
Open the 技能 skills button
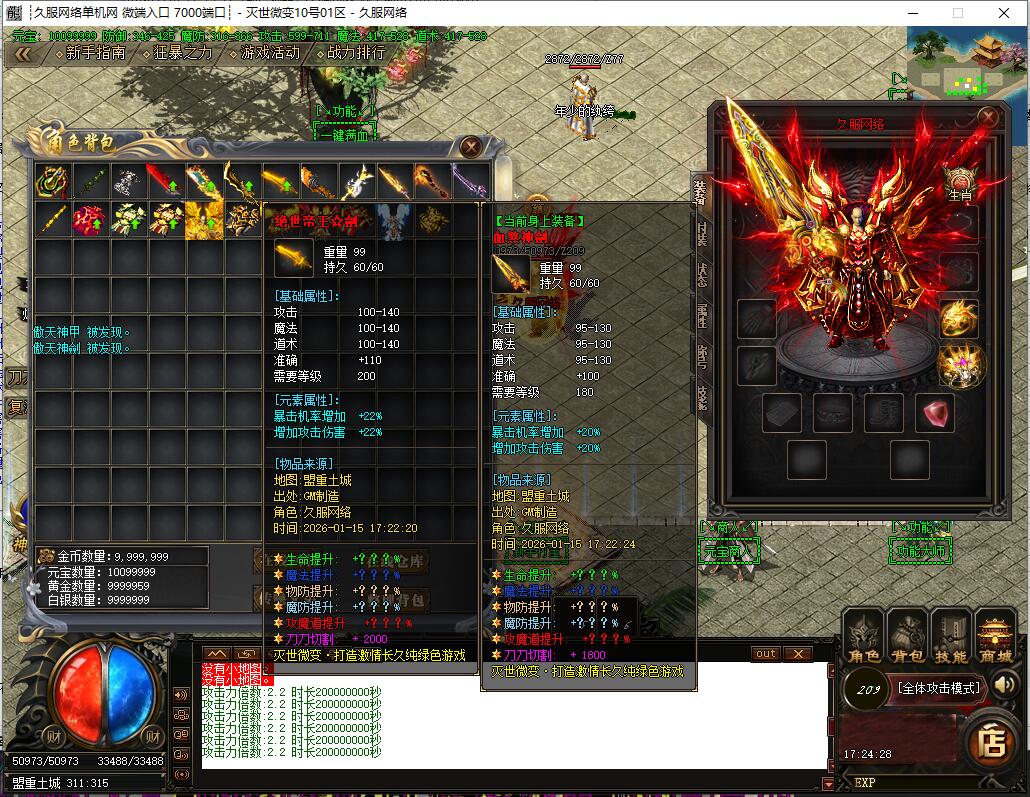pos(951,638)
